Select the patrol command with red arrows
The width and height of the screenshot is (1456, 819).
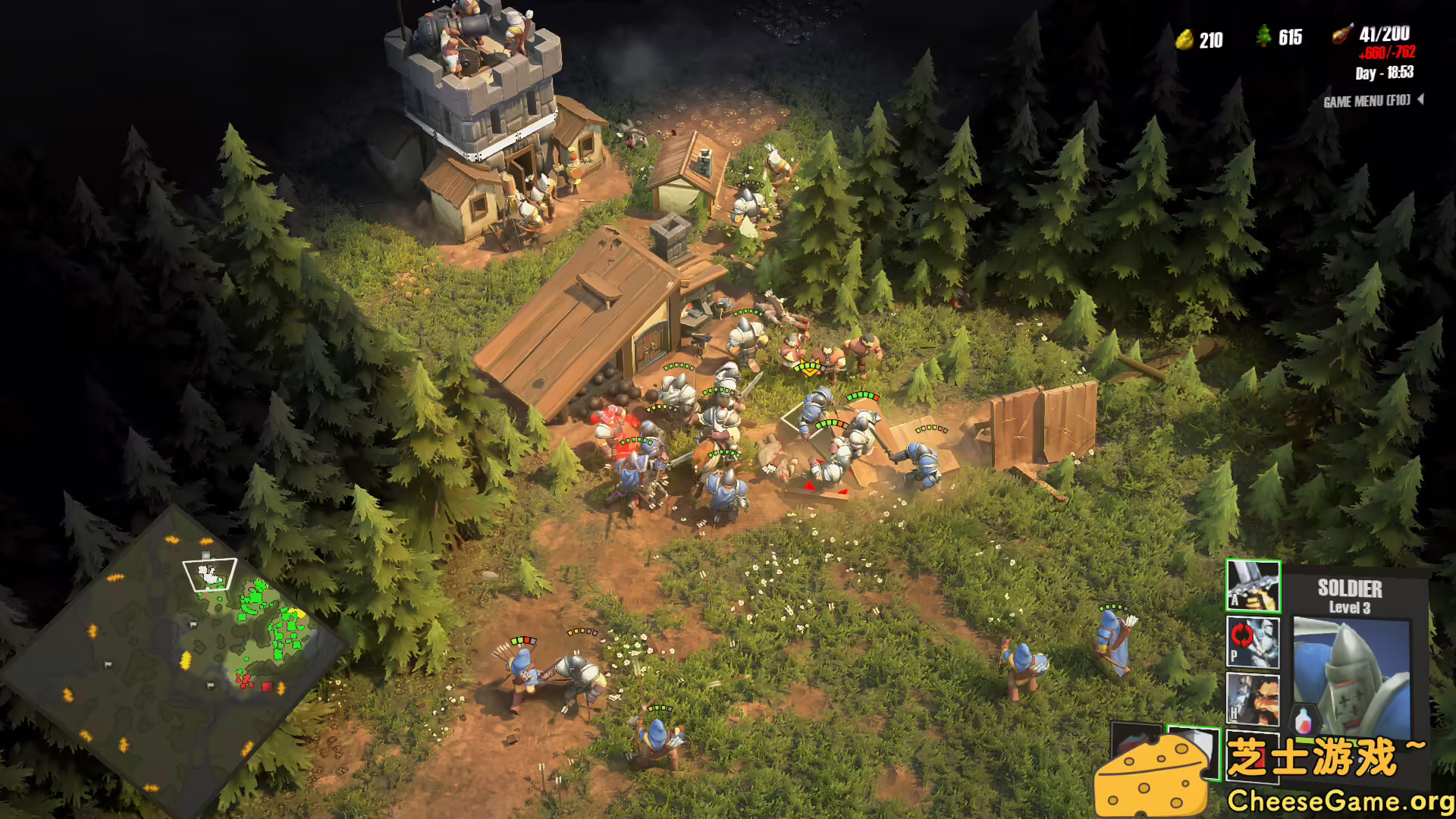(x=1253, y=642)
